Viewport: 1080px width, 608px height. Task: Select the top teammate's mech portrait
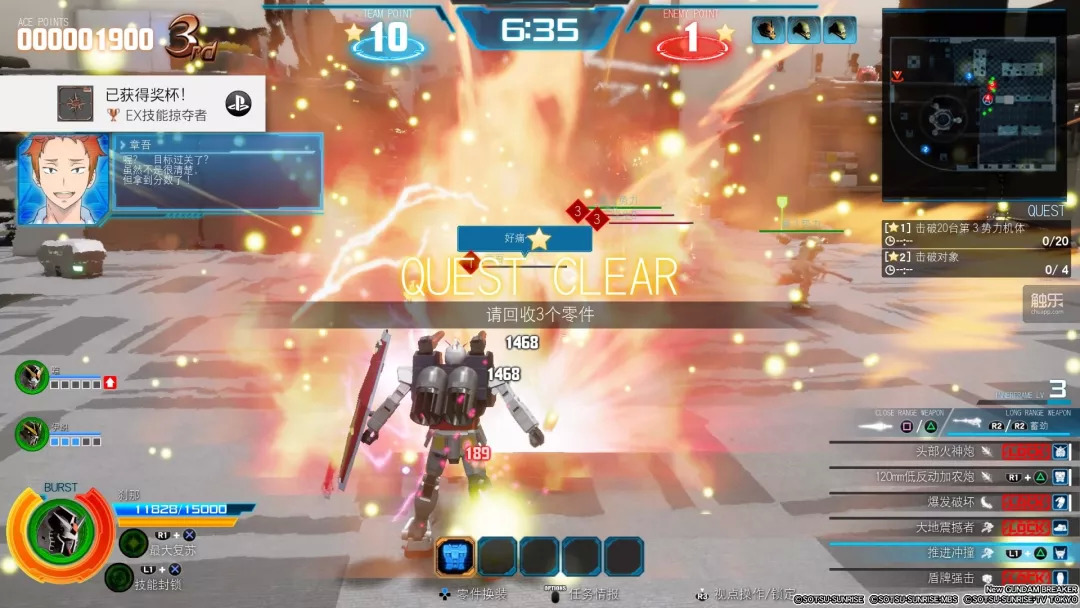pos(31,377)
